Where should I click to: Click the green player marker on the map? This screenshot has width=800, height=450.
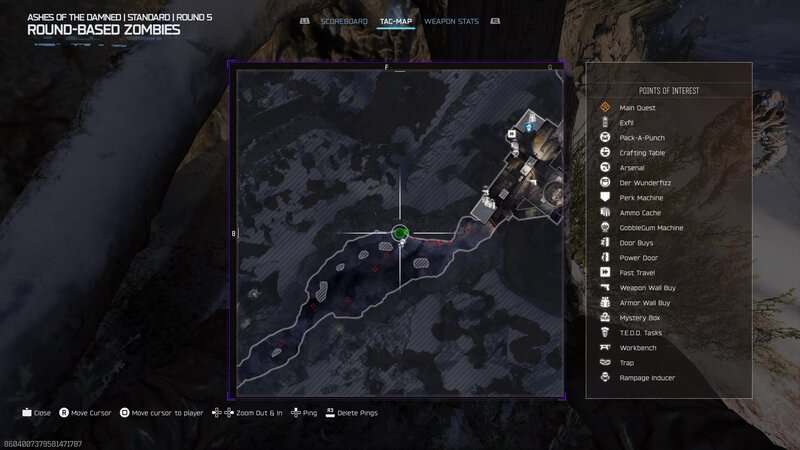(x=400, y=234)
